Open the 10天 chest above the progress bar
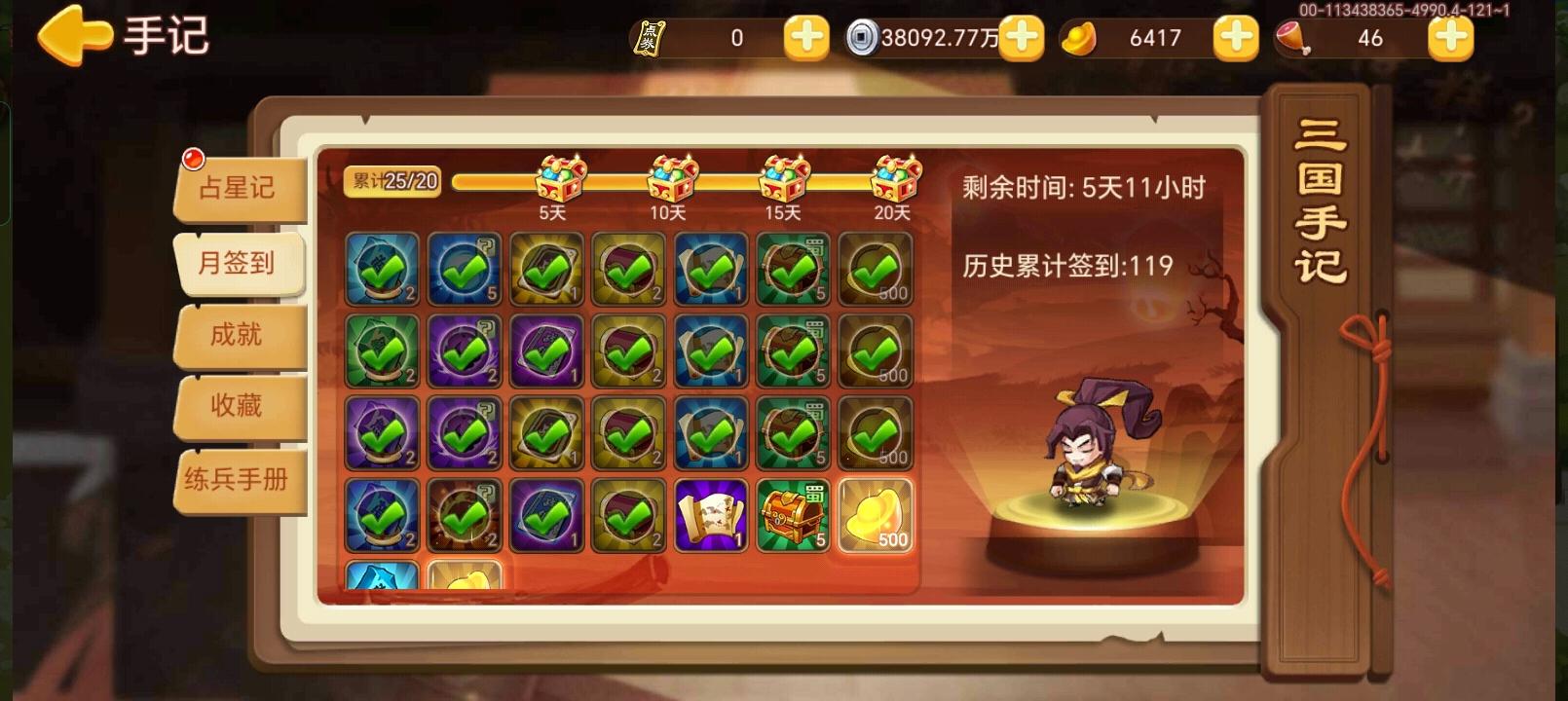 670,175
